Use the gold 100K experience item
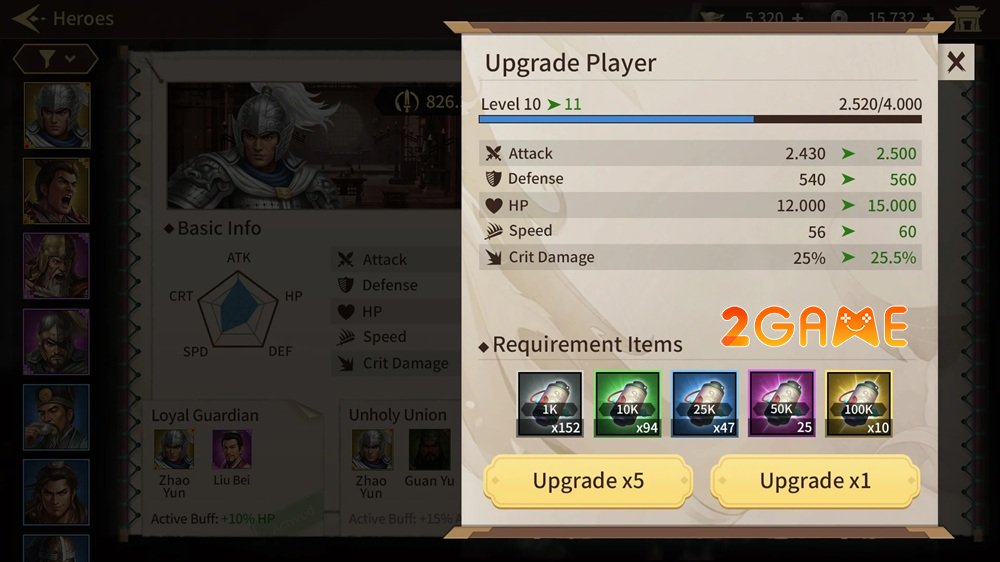1000x562 pixels. pos(859,404)
